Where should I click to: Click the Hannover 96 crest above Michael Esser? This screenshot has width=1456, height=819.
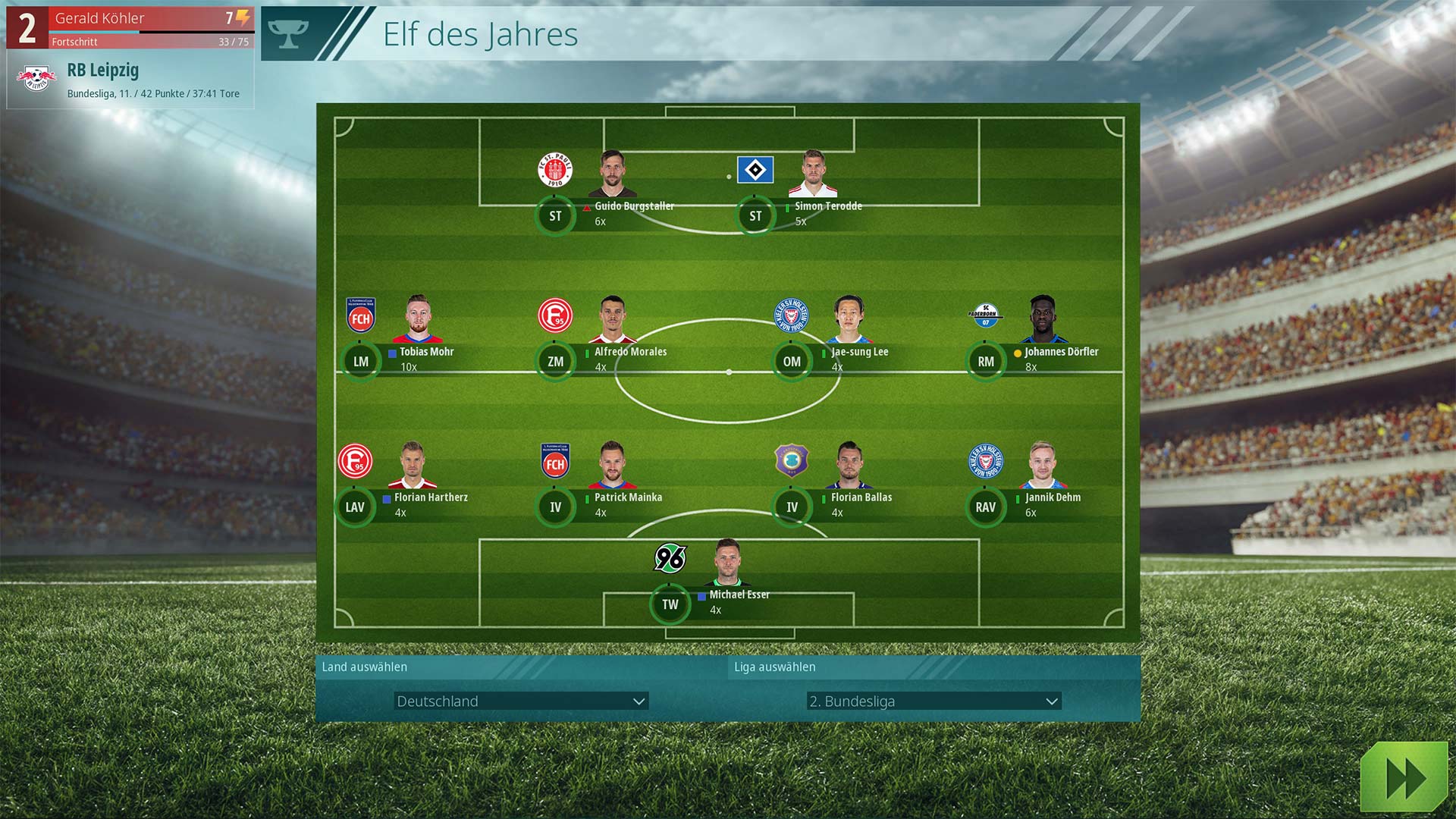pos(670,558)
